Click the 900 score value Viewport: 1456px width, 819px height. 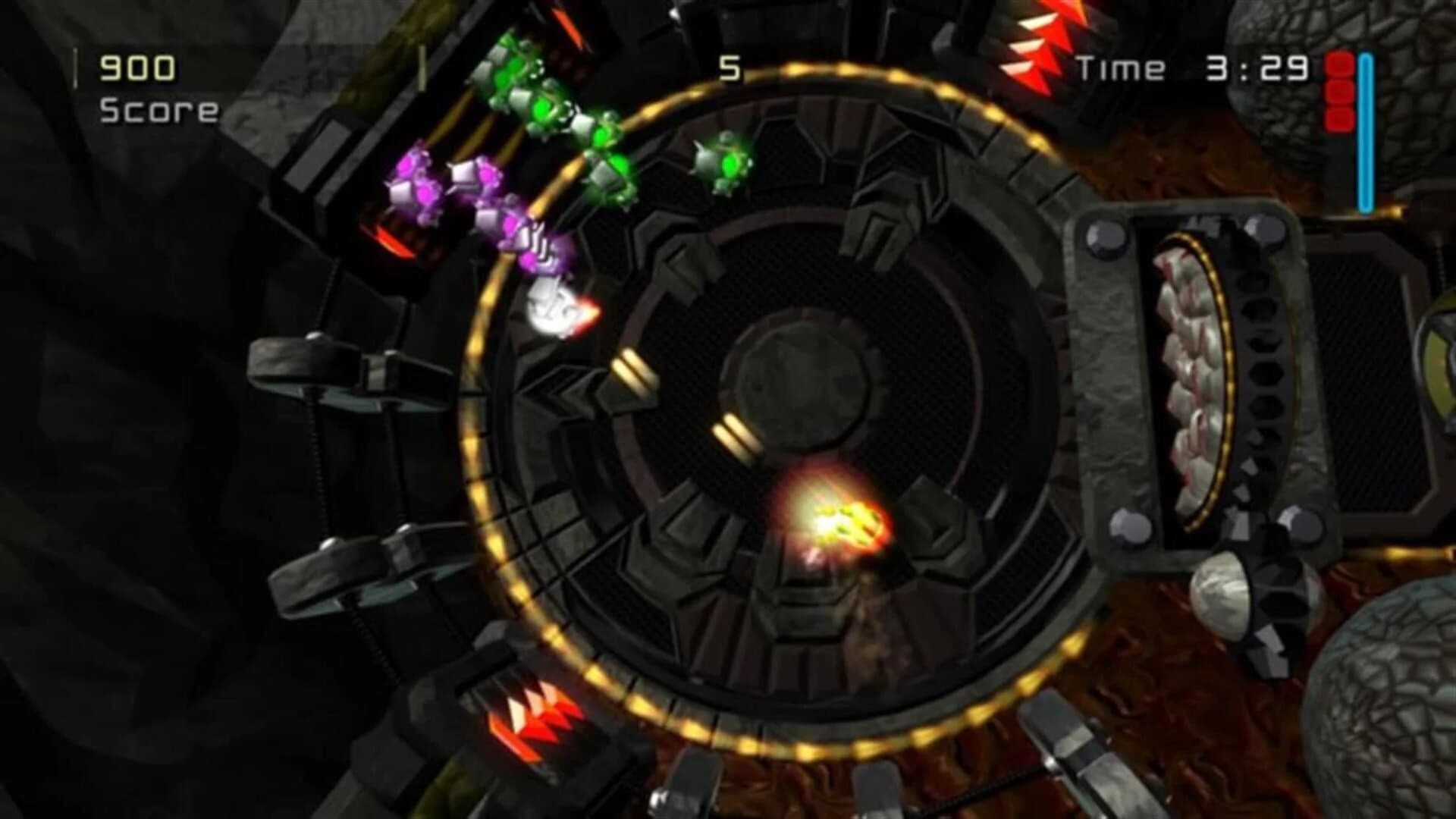[x=135, y=67]
